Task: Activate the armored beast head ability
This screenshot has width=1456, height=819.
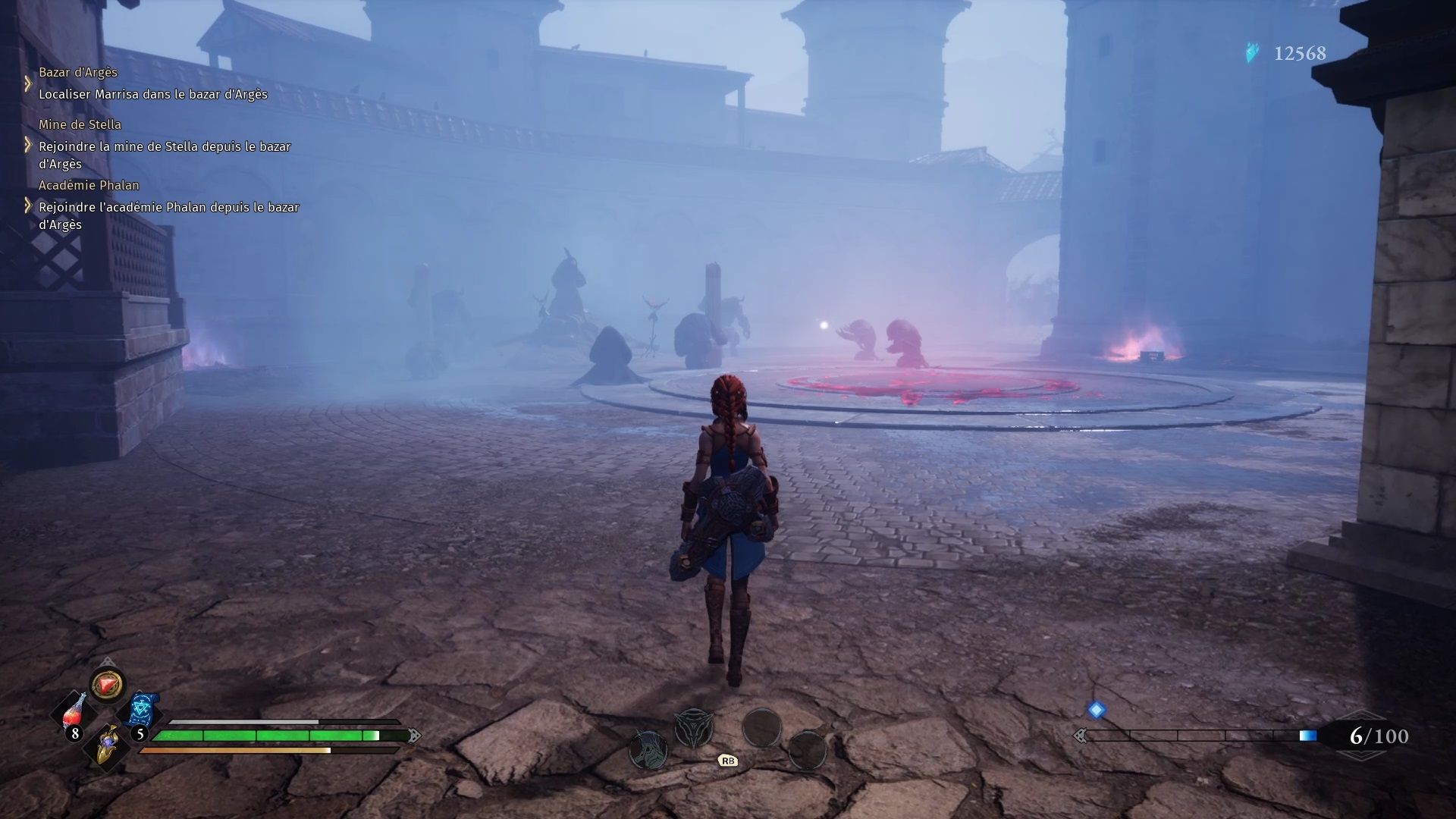Action: click(x=648, y=749)
